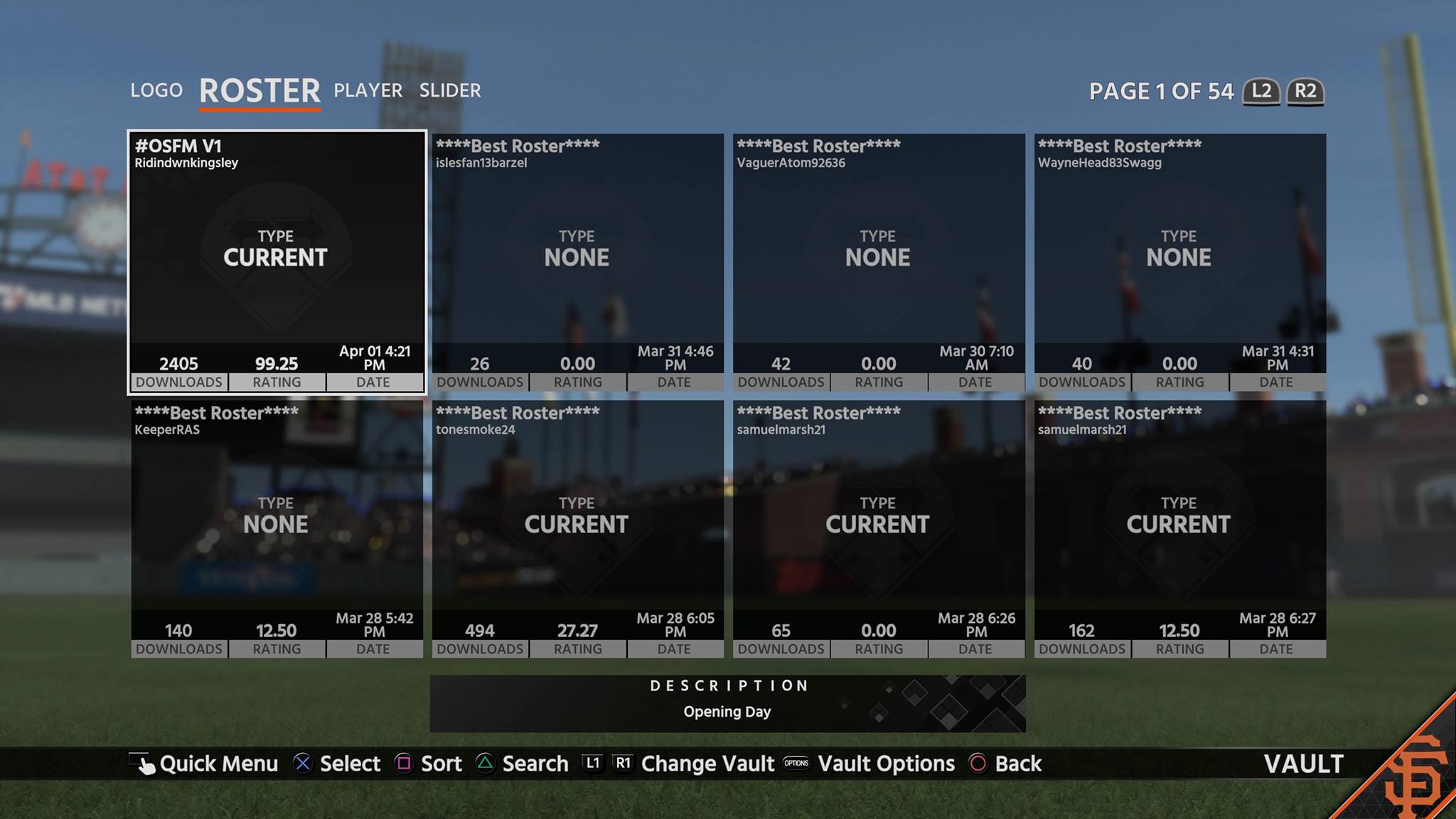Open KeeperRAS Best Roster entry

pyautogui.click(x=276, y=526)
